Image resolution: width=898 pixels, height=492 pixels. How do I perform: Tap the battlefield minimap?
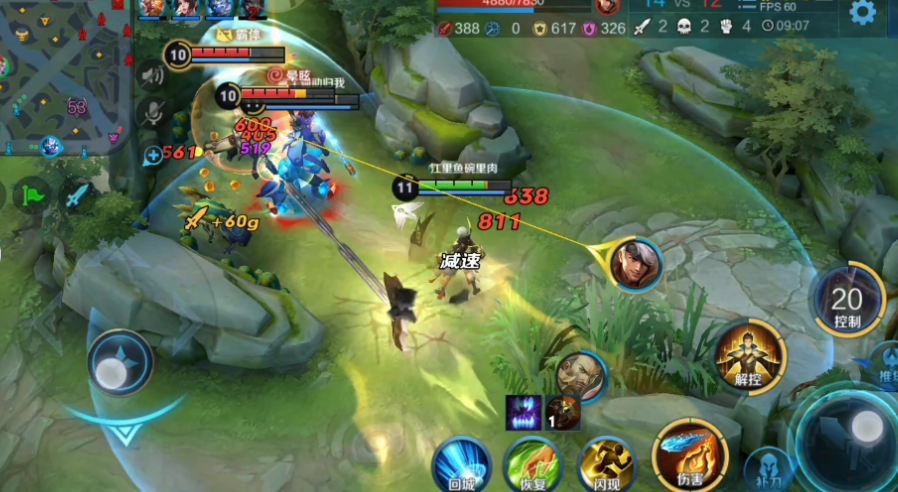click(62, 75)
